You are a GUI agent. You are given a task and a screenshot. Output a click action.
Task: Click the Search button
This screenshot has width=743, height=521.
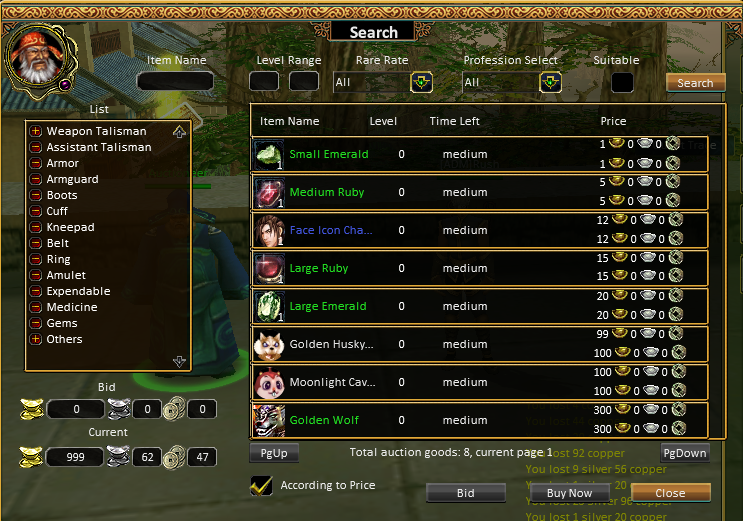click(x=695, y=83)
